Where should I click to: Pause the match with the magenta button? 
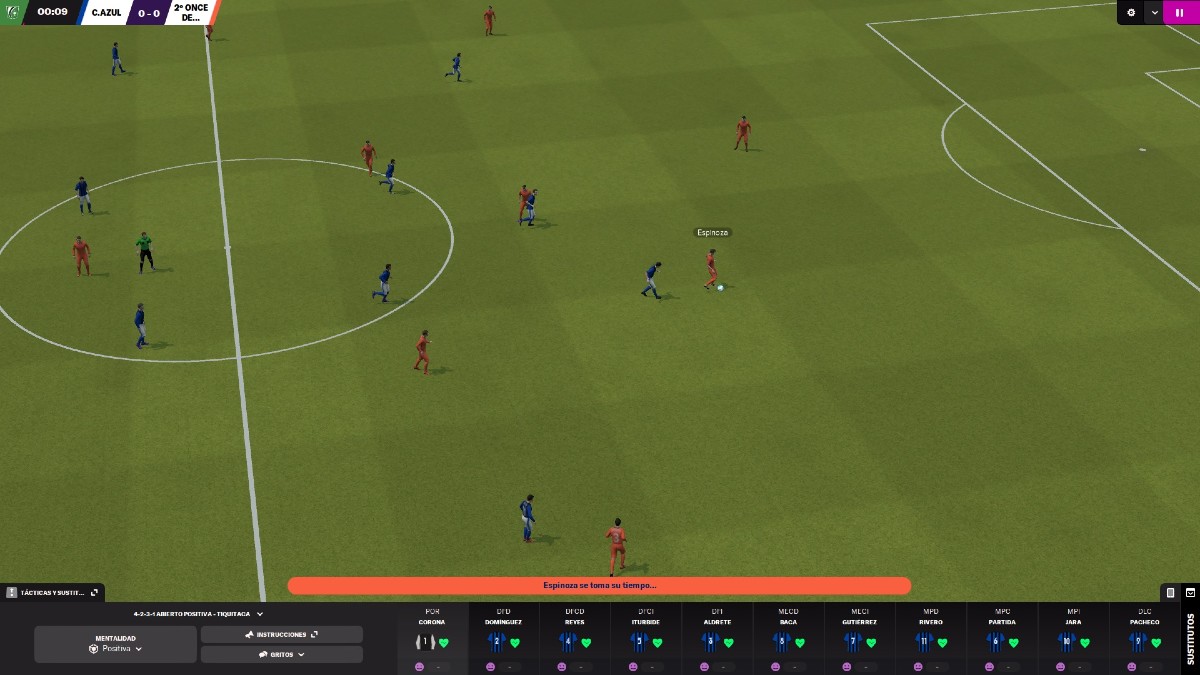click(1181, 12)
